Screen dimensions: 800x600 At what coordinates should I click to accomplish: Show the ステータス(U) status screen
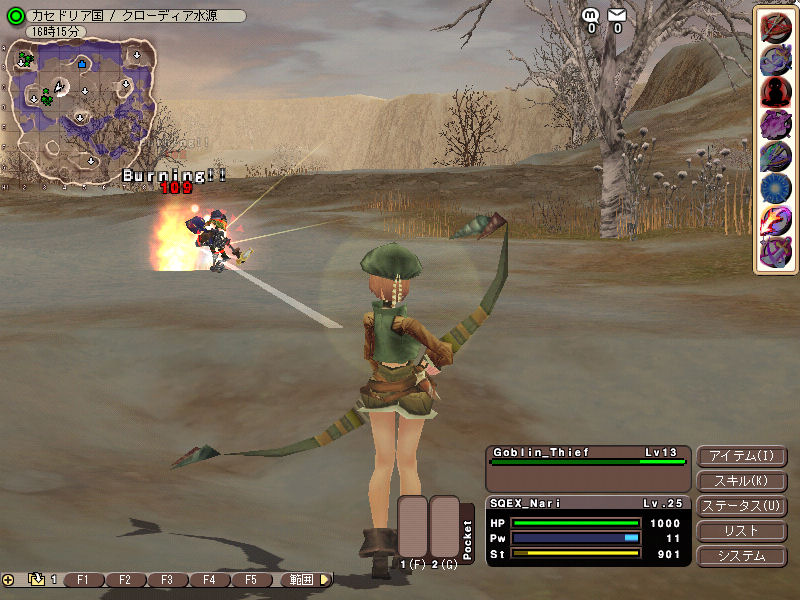point(741,507)
